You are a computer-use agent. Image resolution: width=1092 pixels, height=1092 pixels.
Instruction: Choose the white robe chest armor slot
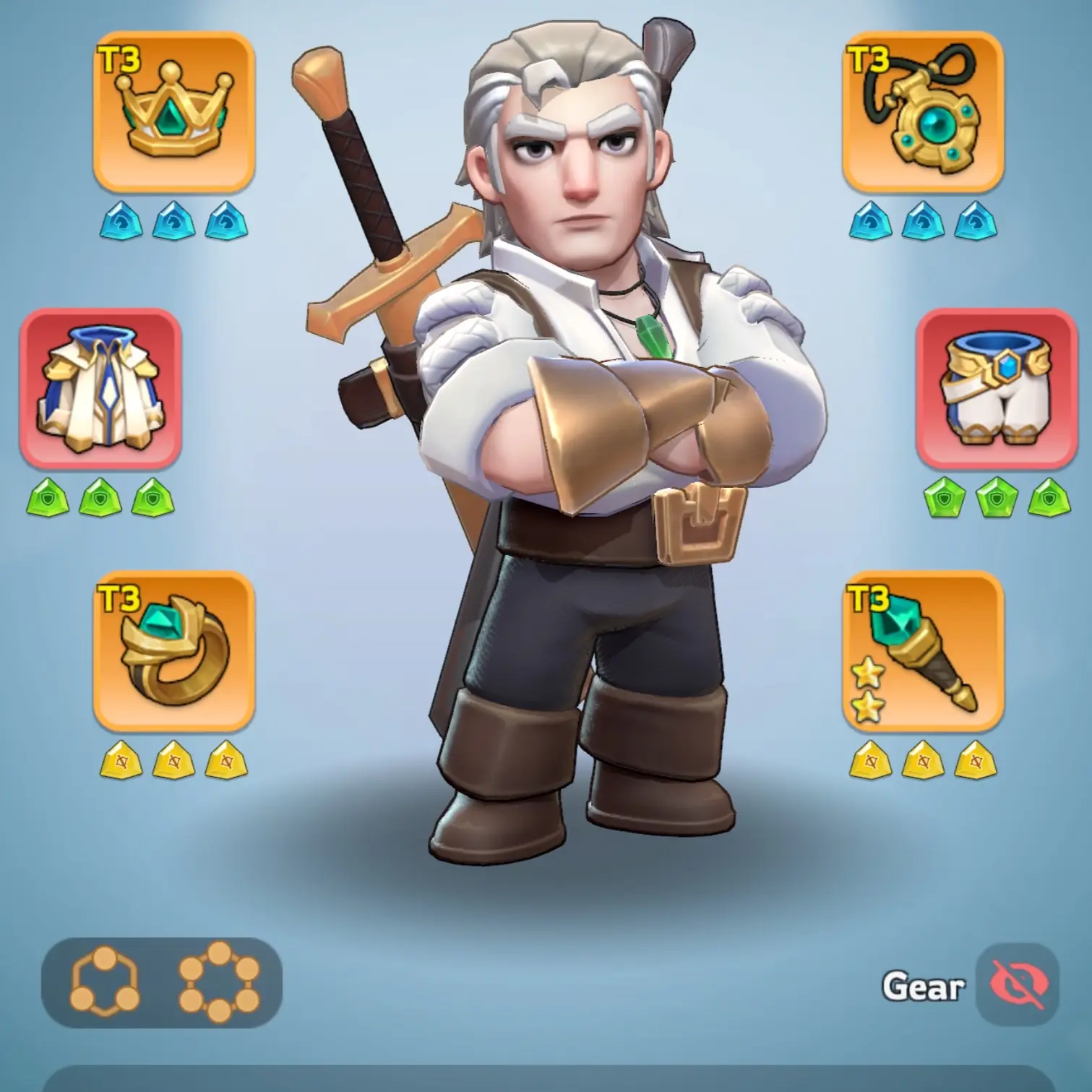click(100, 388)
